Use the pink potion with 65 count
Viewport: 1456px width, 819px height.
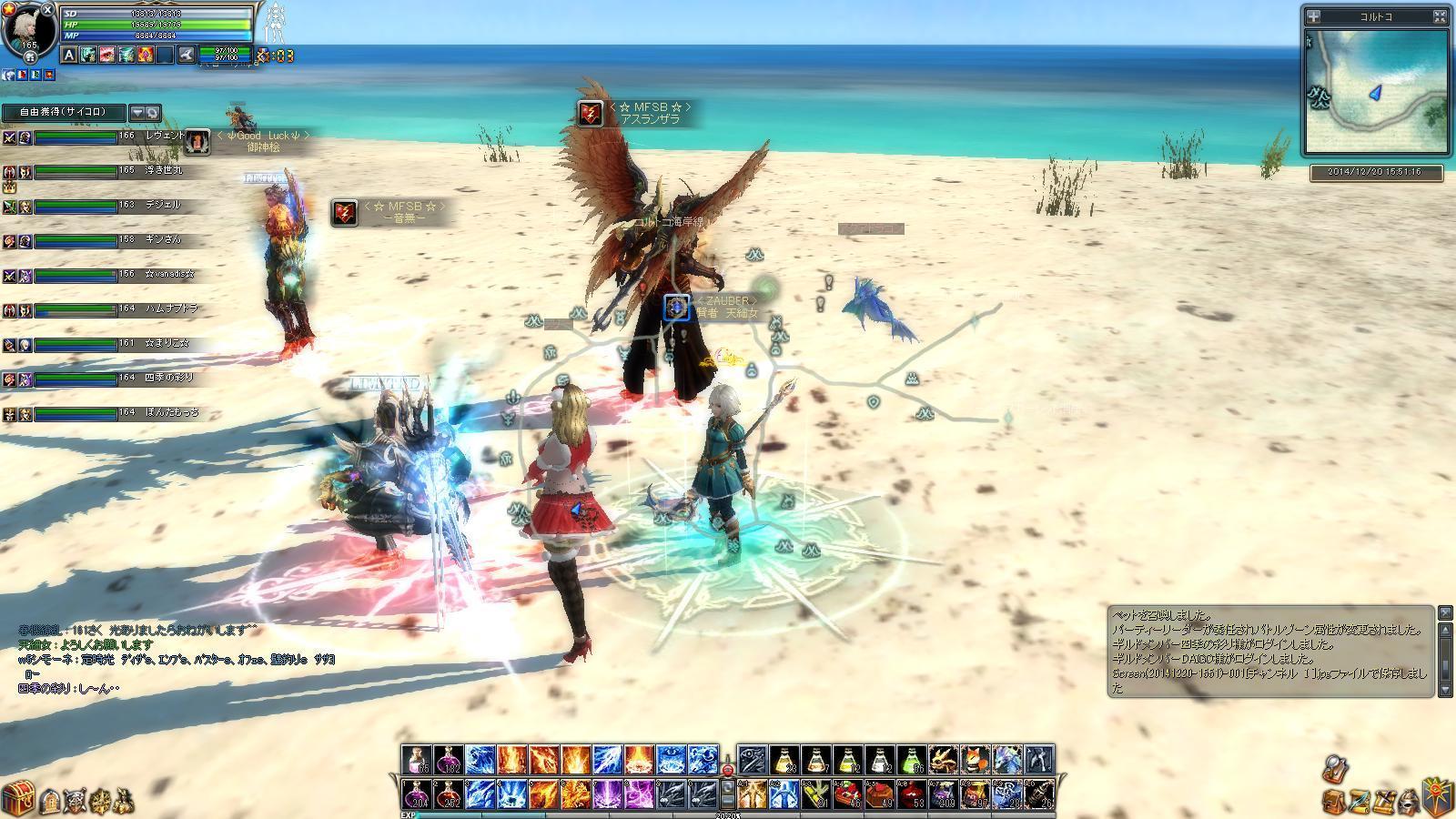[x=417, y=760]
